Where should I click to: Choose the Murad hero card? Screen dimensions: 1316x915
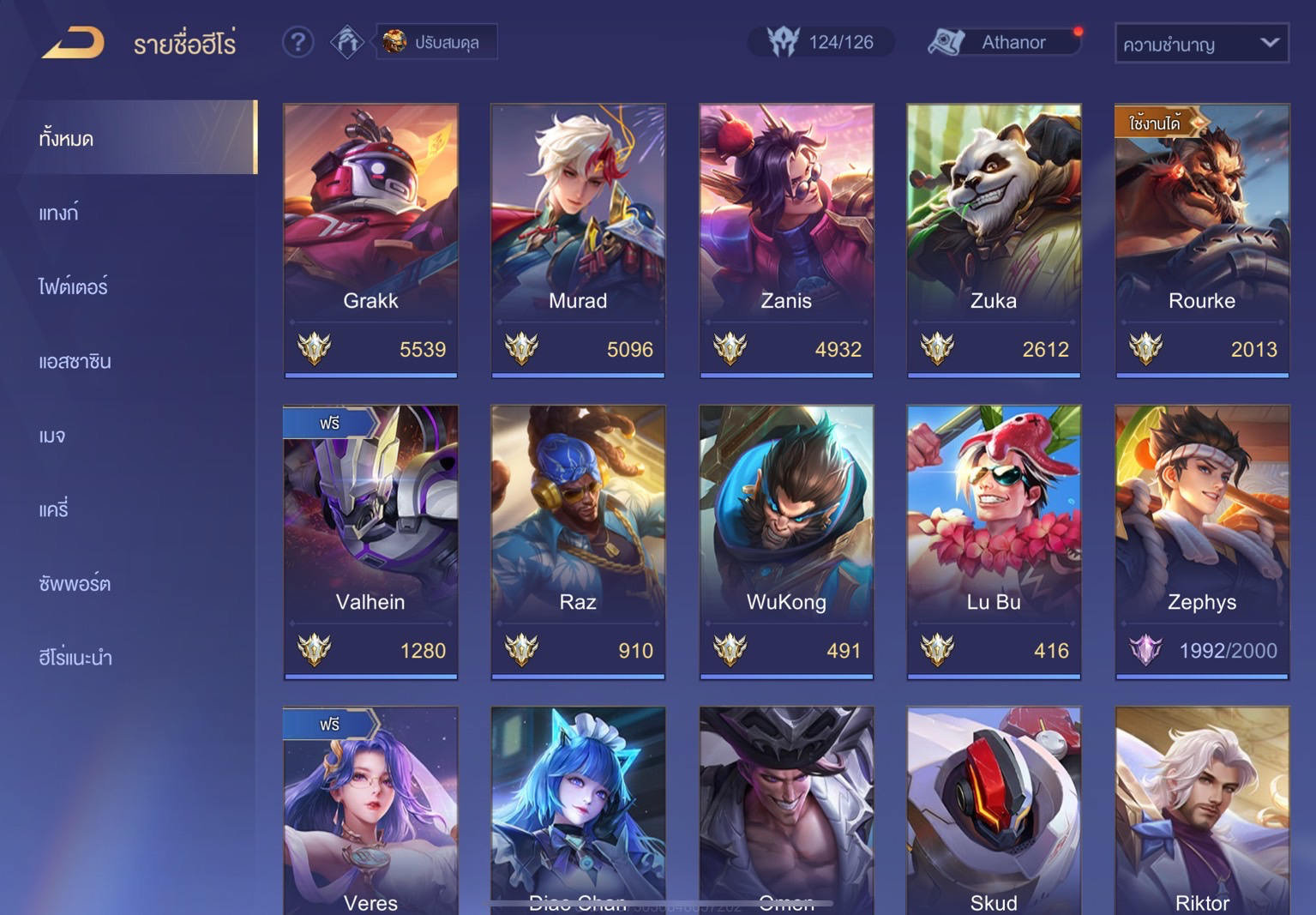pos(578,240)
